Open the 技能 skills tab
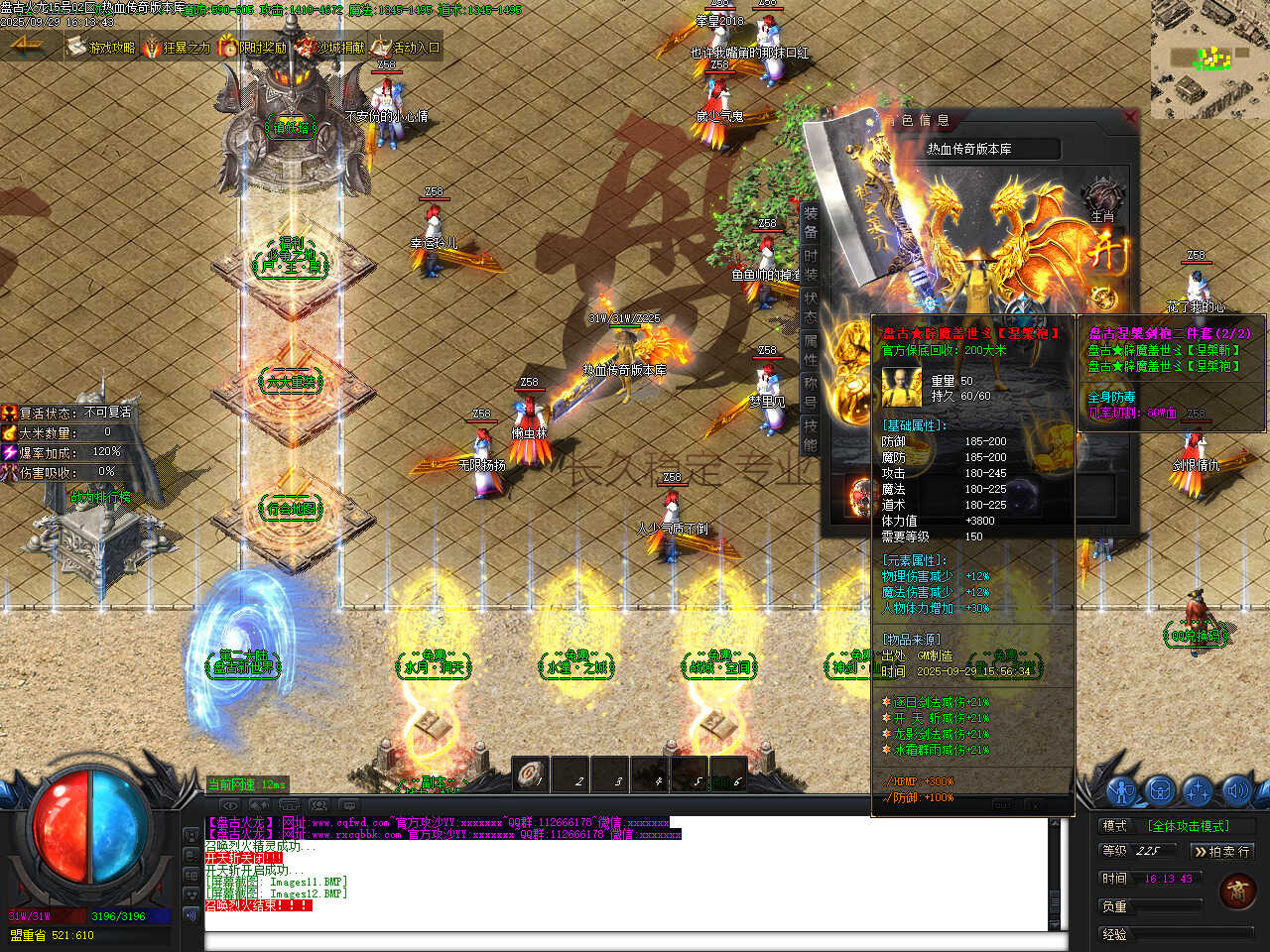The width and height of the screenshot is (1270, 952). (811, 436)
